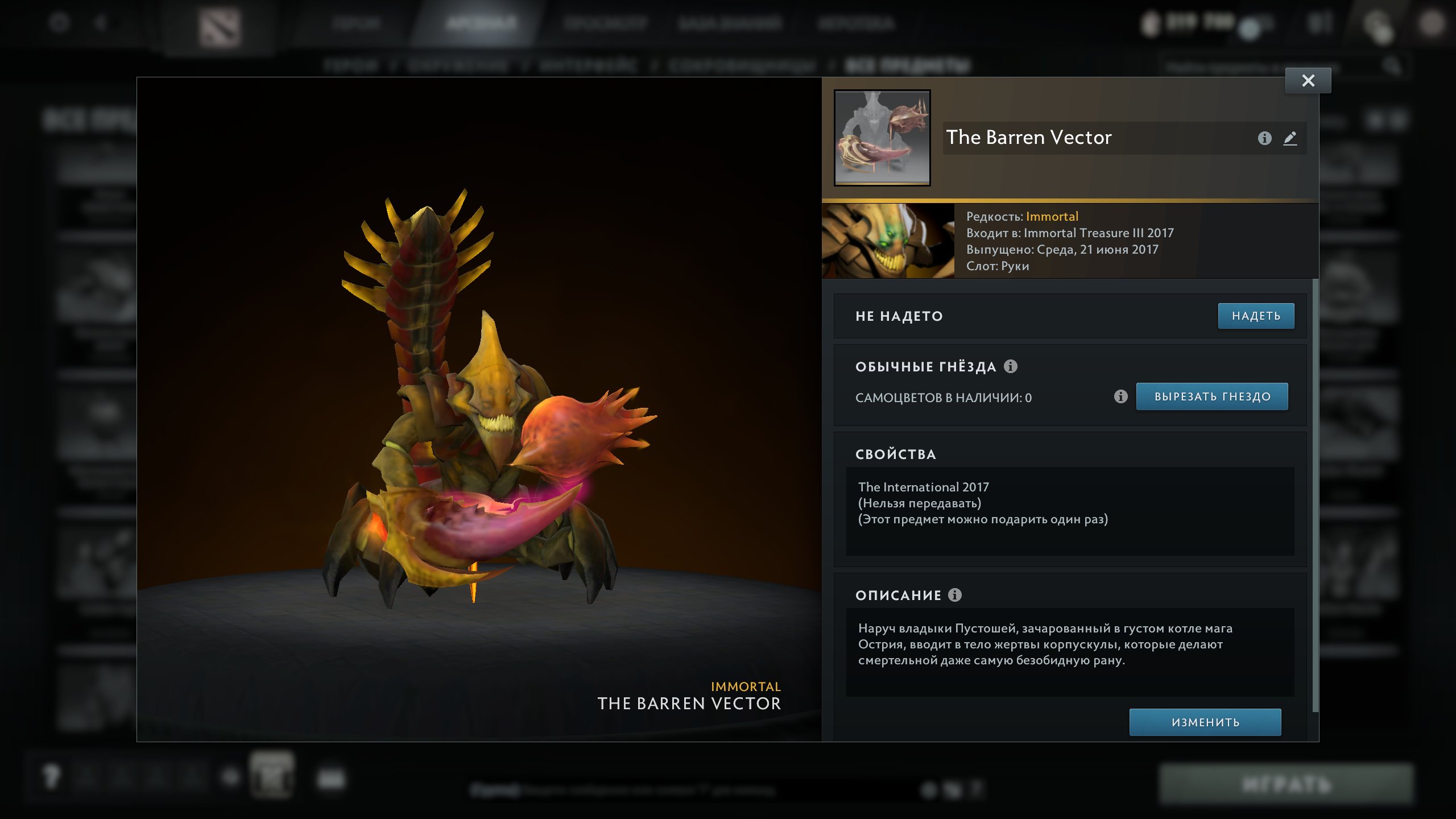
Task: Click the ИЗМЕНИТЬ description button
Action: pos(1205,722)
